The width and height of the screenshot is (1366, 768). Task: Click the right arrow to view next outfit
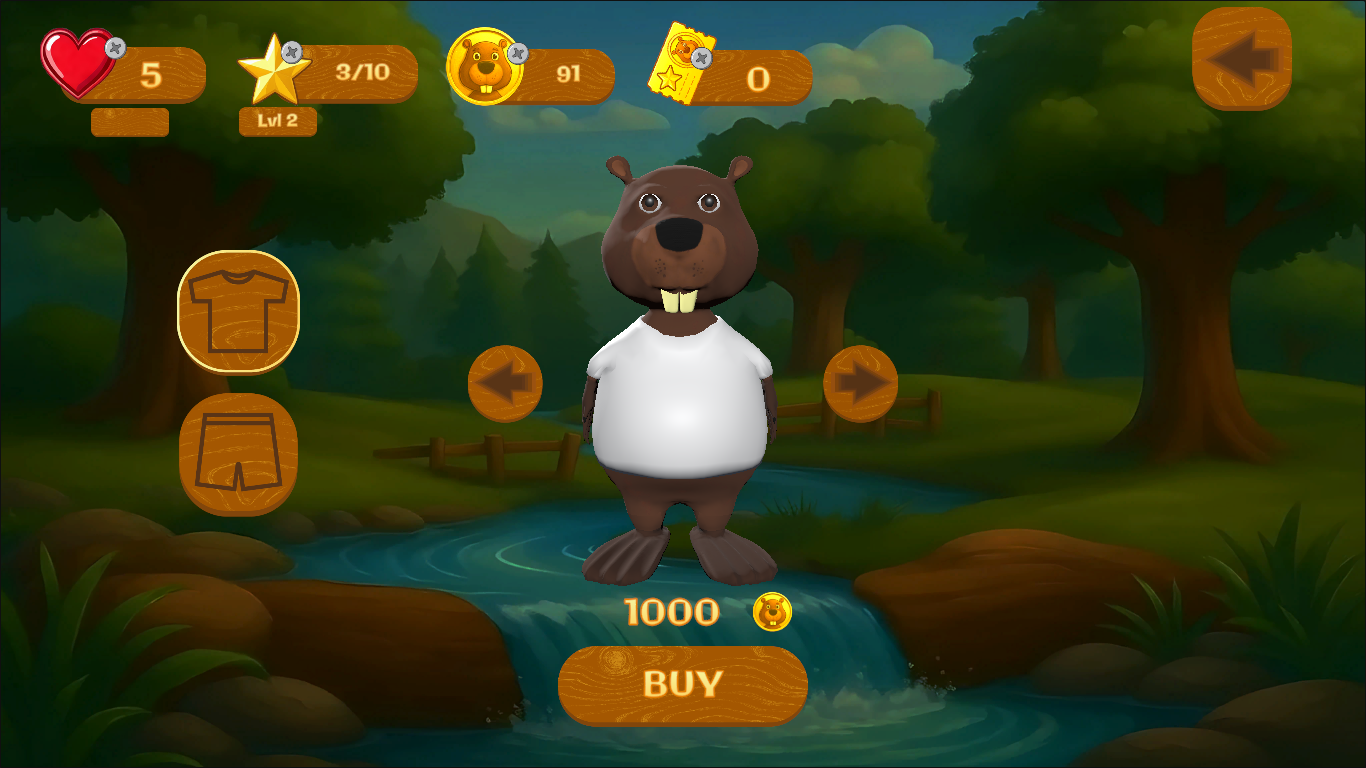[x=861, y=383]
